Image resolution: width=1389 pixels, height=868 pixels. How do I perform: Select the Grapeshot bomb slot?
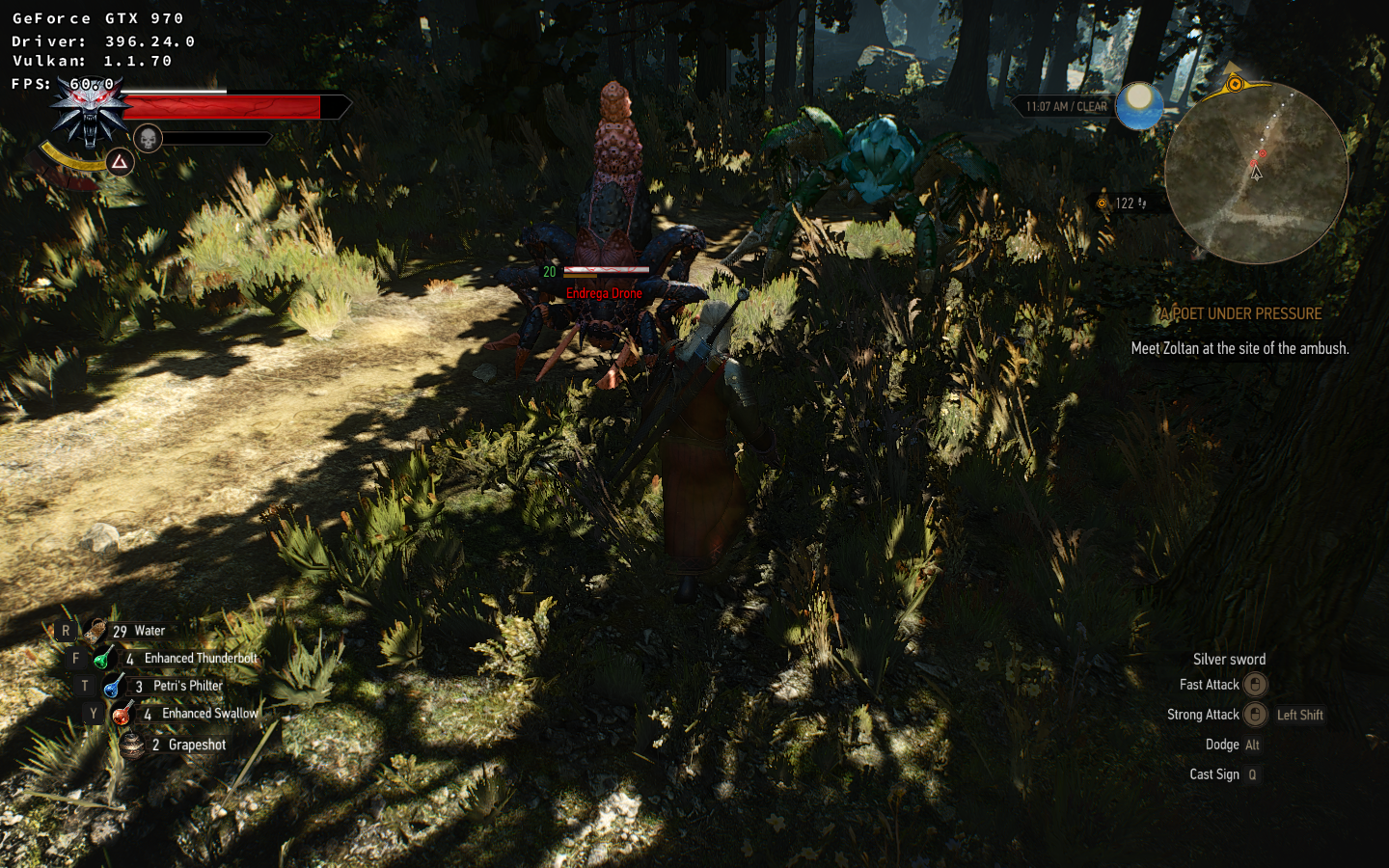point(132,745)
